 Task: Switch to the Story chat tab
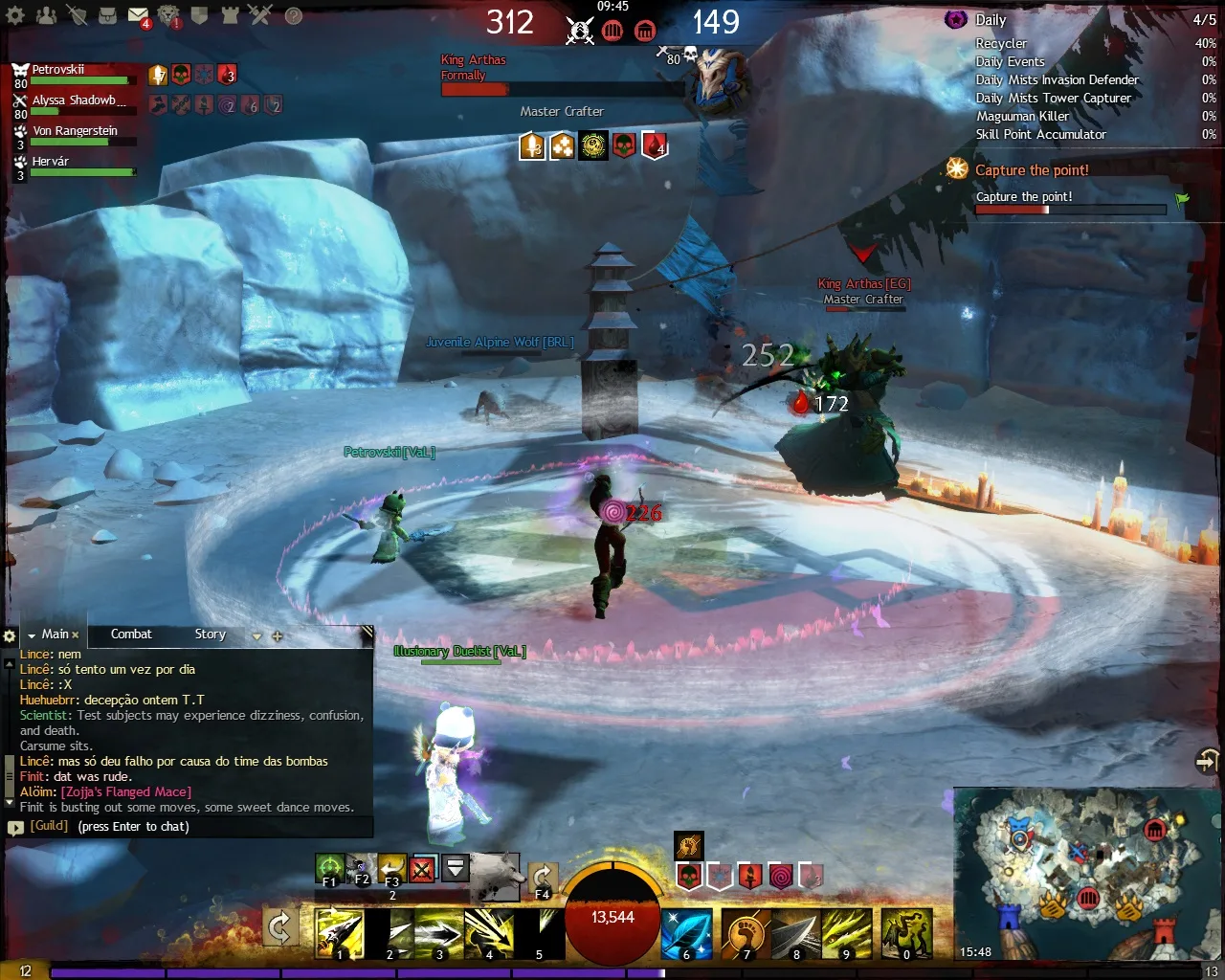[x=210, y=634]
